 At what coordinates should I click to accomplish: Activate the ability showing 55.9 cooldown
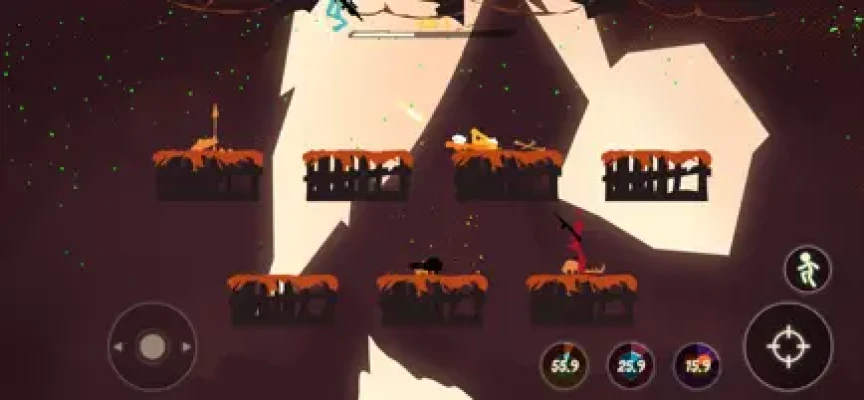pyautogui.click(x=565, y=366)
